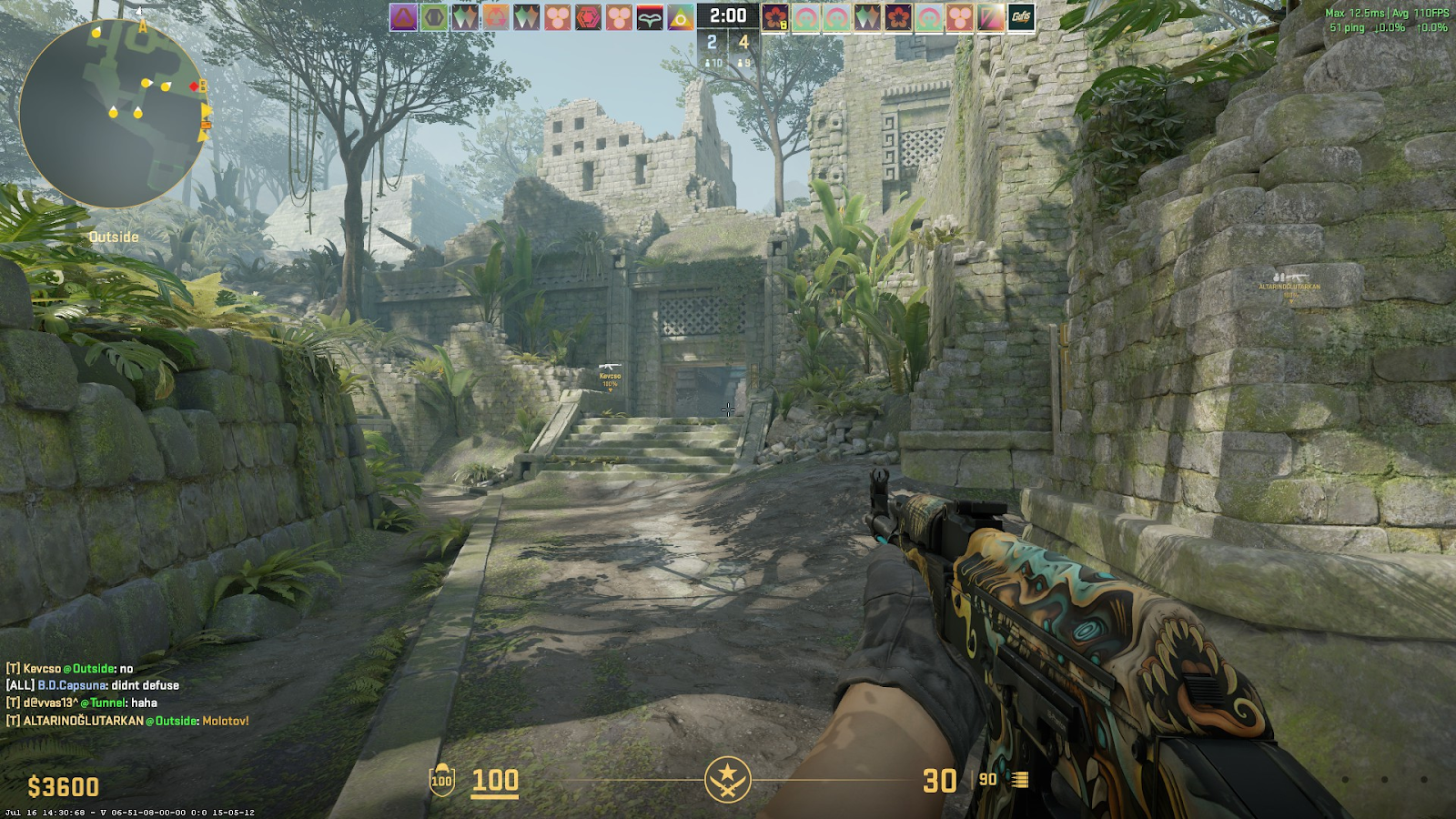
Task: Select the rainbow triangle player avatar
Action: pyautogui.click(x=681, y=17)
